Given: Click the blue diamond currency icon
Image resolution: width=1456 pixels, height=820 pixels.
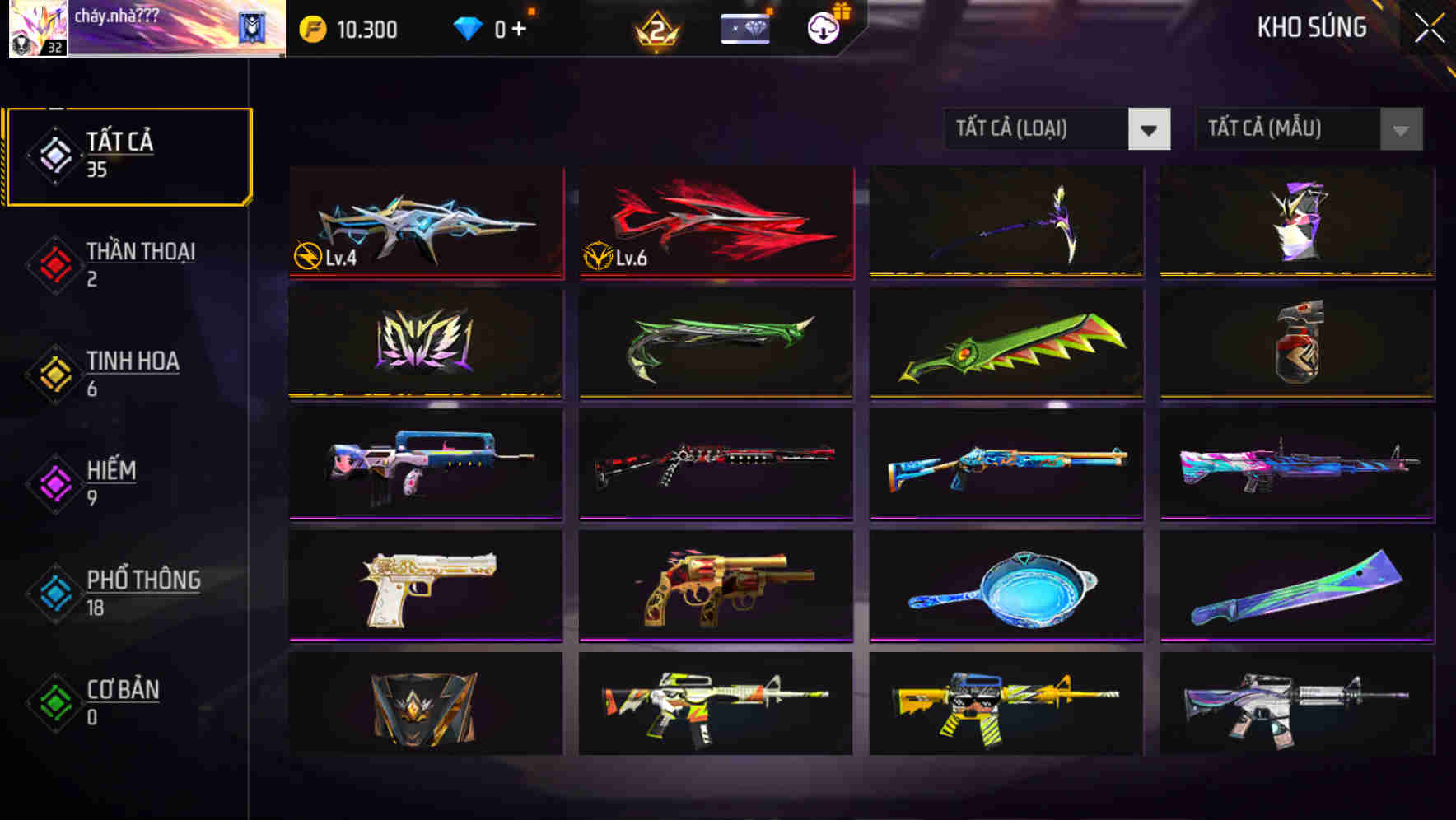Looking at the screenshot, I should 469,27.
